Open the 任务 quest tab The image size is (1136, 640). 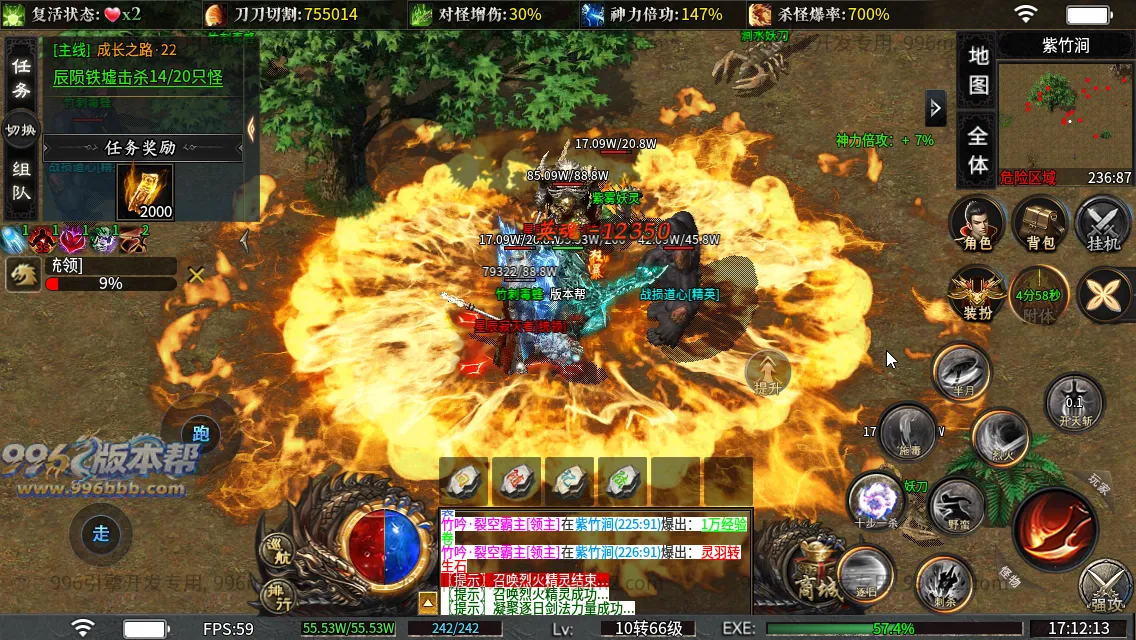21,76
